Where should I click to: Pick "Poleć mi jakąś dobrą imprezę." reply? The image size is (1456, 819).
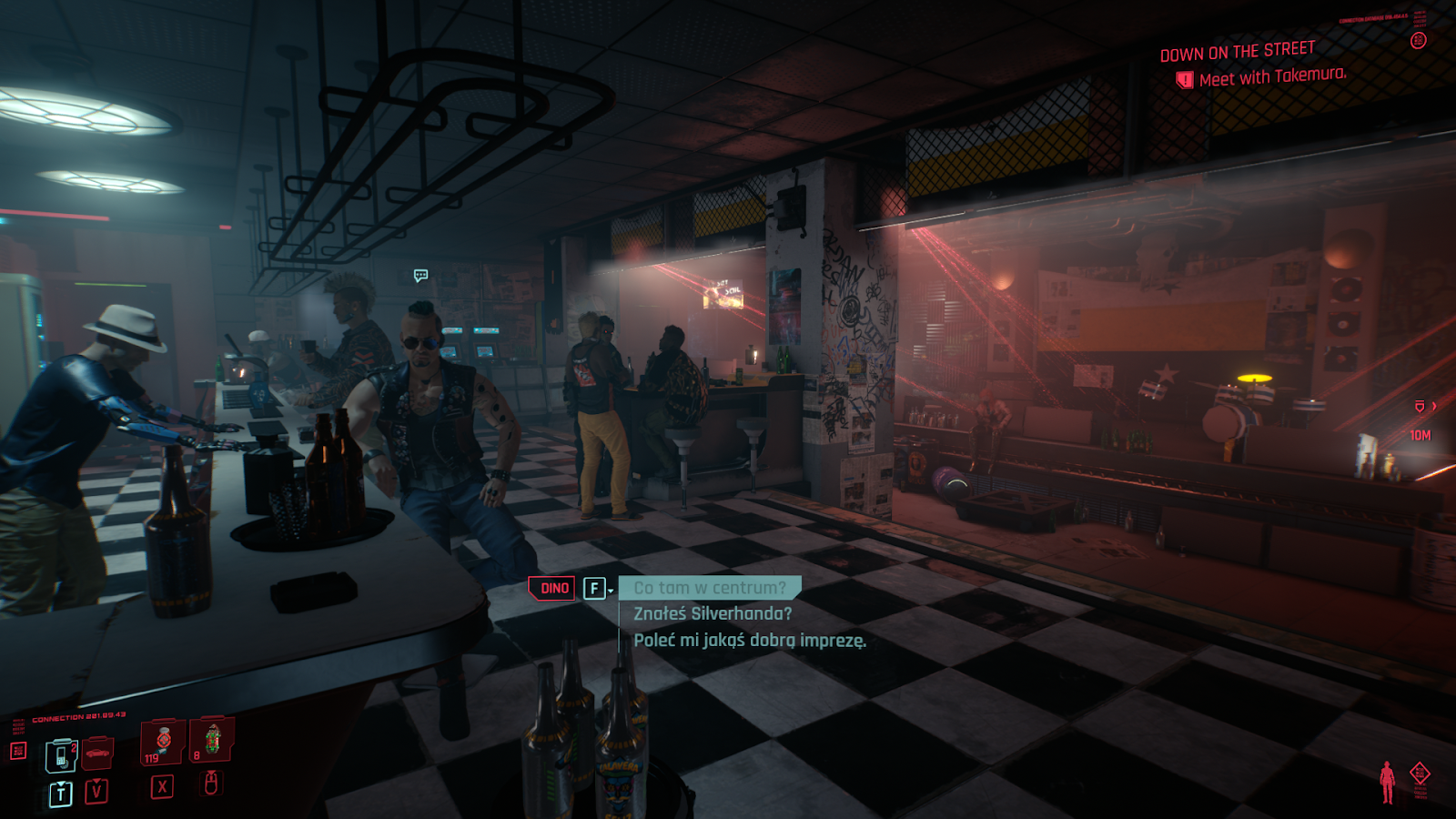pos(750,641)
